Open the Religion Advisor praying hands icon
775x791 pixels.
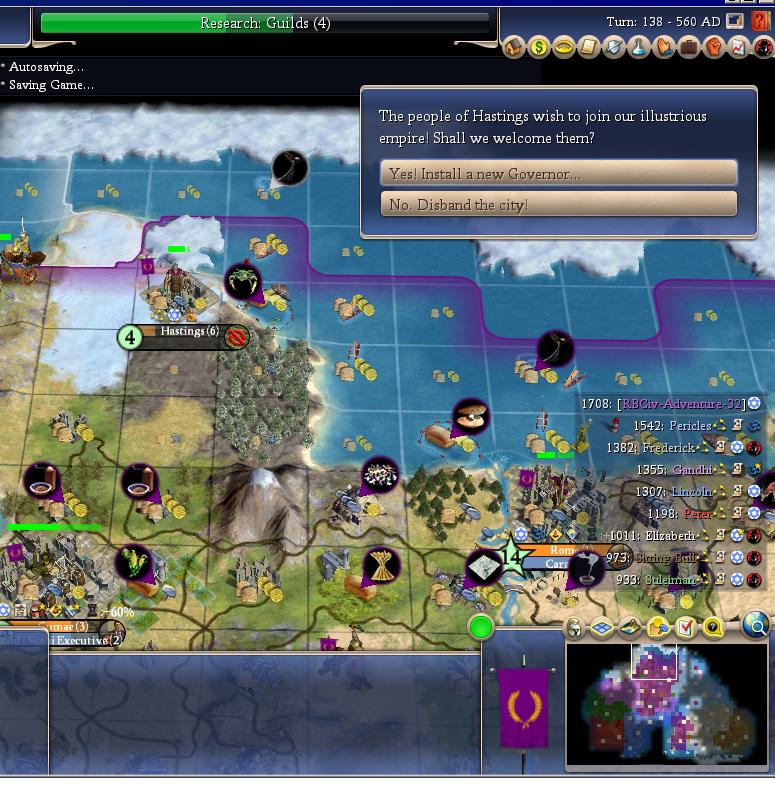(664, 47)
